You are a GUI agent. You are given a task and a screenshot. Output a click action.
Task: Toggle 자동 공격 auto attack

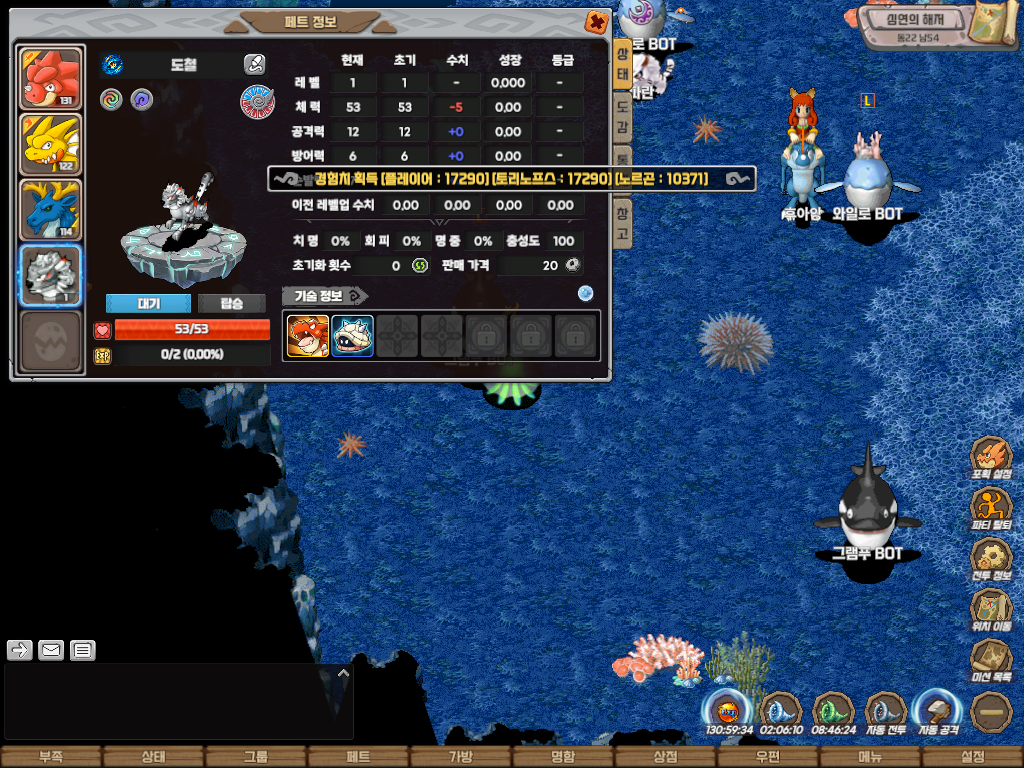pyautogui.click(x=937, y=712)
